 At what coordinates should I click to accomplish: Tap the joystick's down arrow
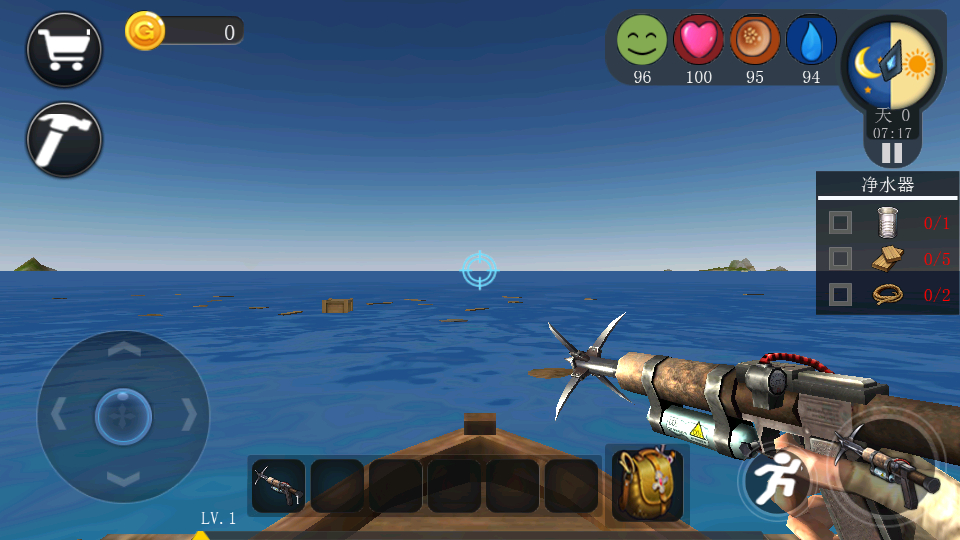coord(123,479)
